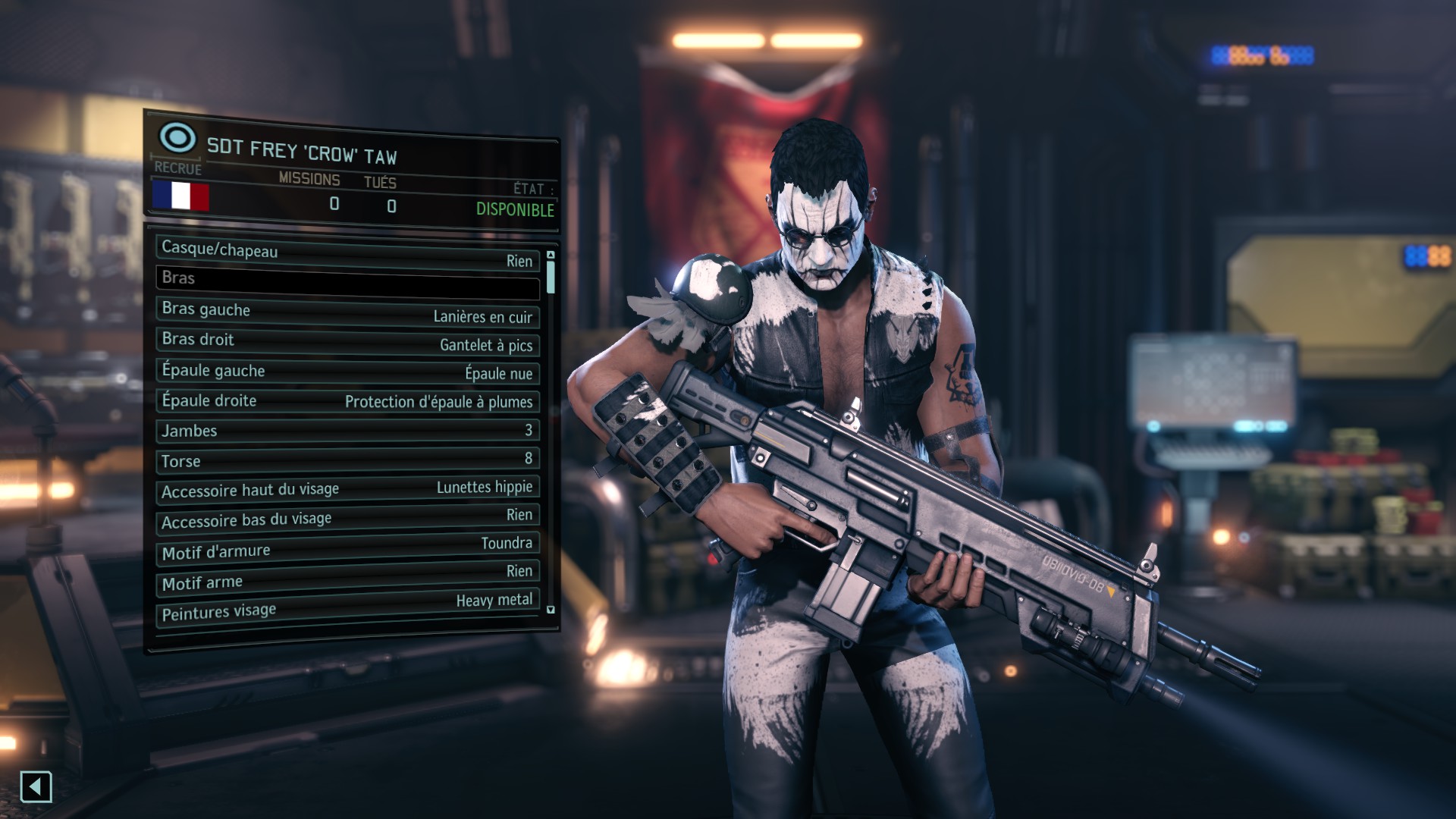Click the list's scroll down arrow

551,610
